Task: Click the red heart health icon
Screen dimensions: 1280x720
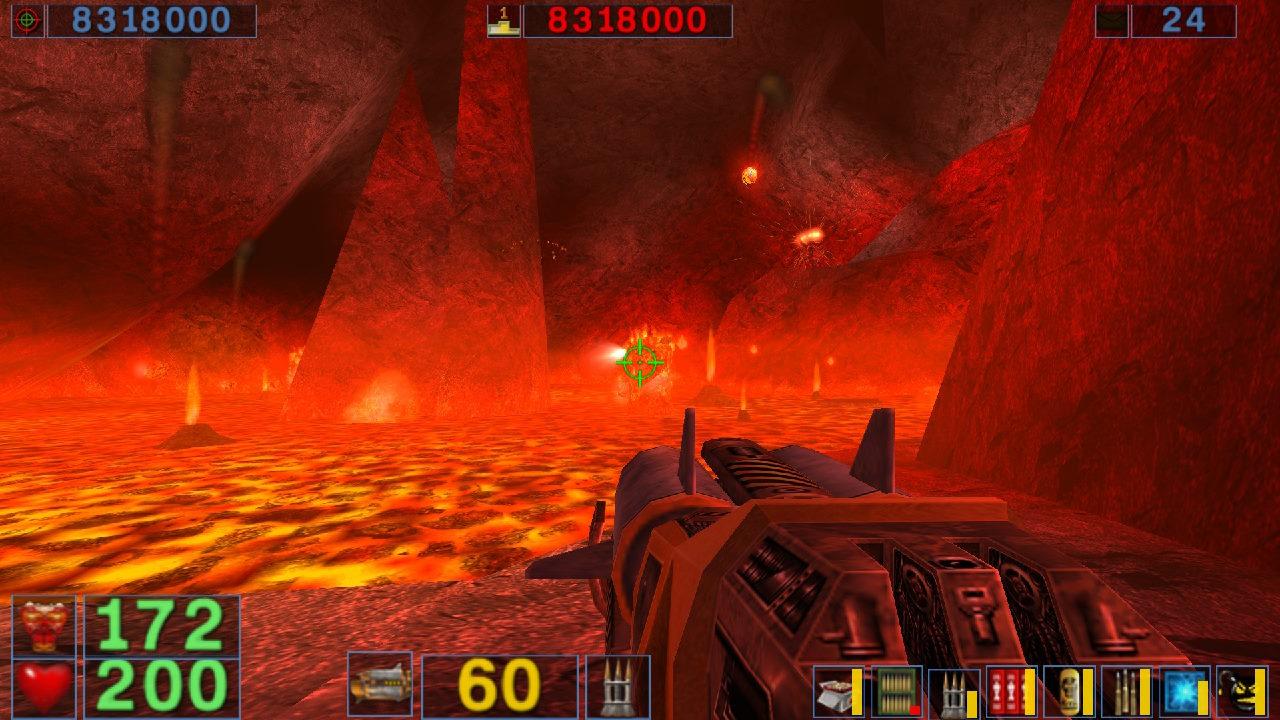Action: click(x=43, y=687)
